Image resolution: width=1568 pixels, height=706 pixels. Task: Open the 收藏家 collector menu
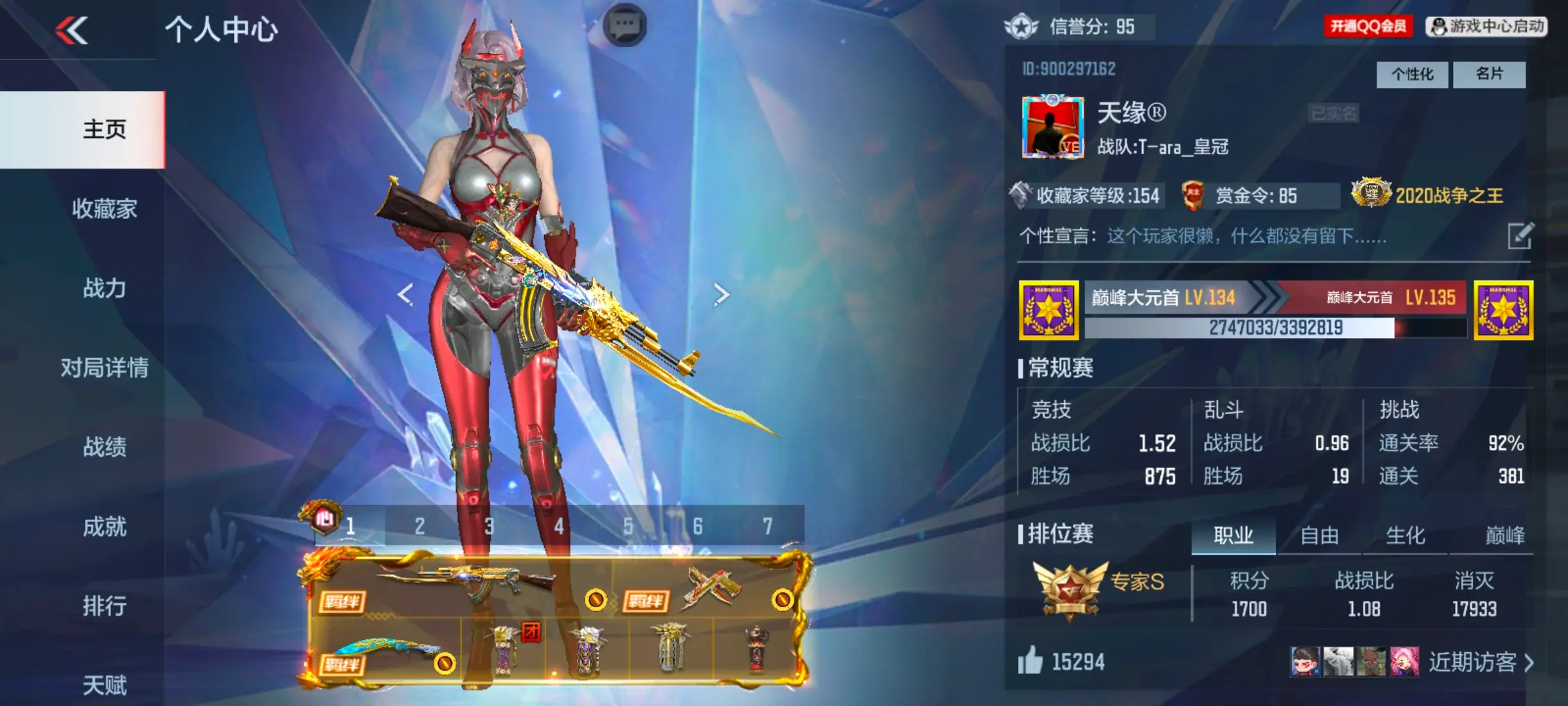coord(105,209)
